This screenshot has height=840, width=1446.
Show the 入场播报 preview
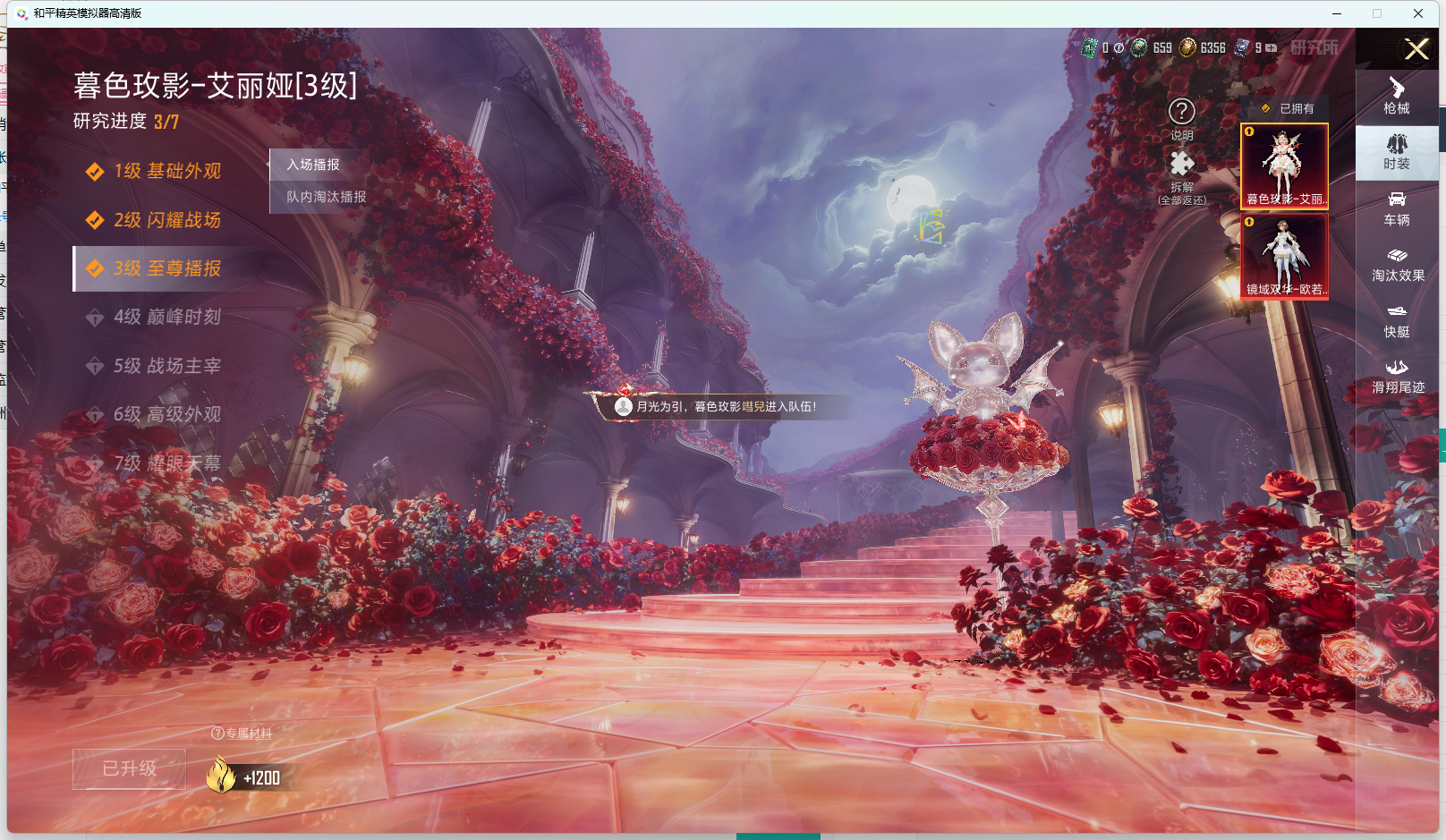coord(313,165)
